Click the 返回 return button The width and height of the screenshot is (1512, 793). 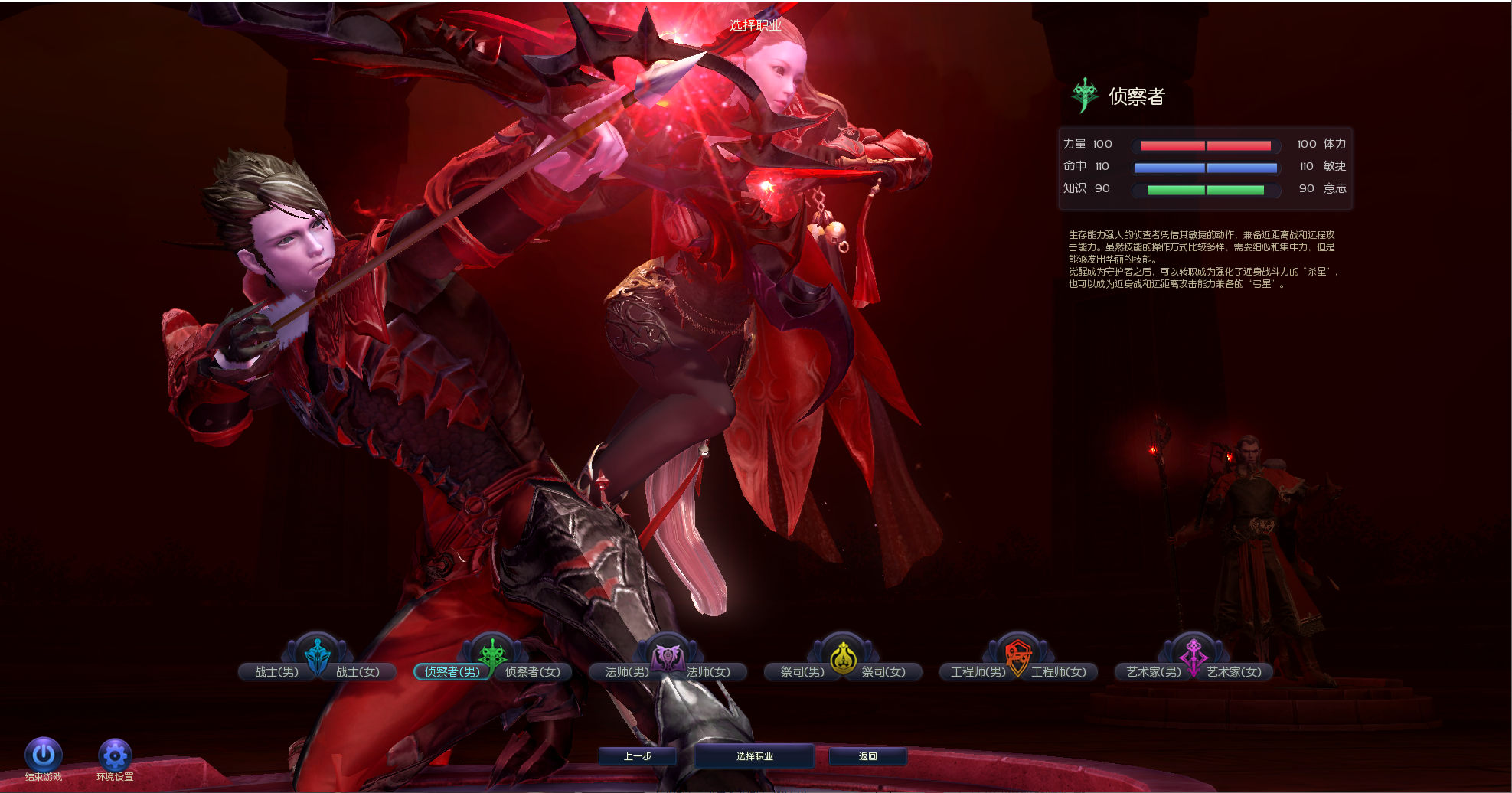pyautogui.click(x=867, y=756)
